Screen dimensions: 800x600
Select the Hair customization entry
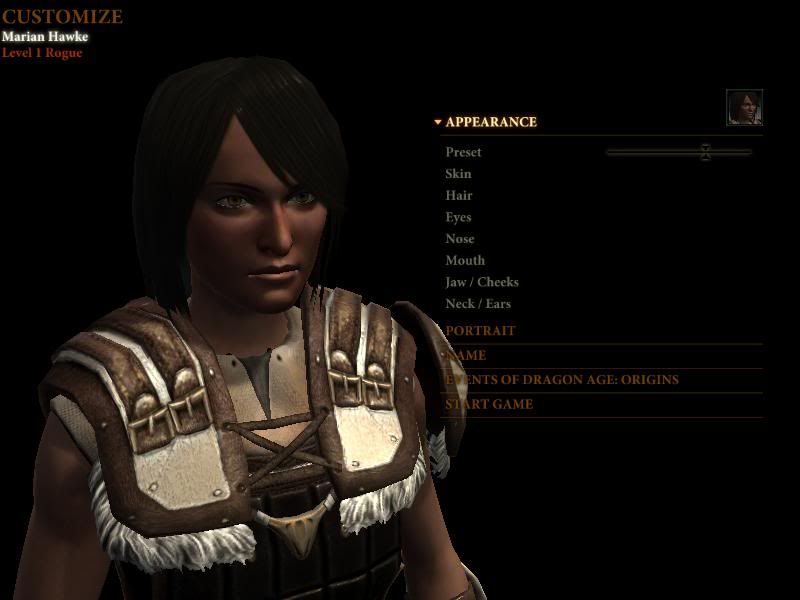(x=459, y=196)
